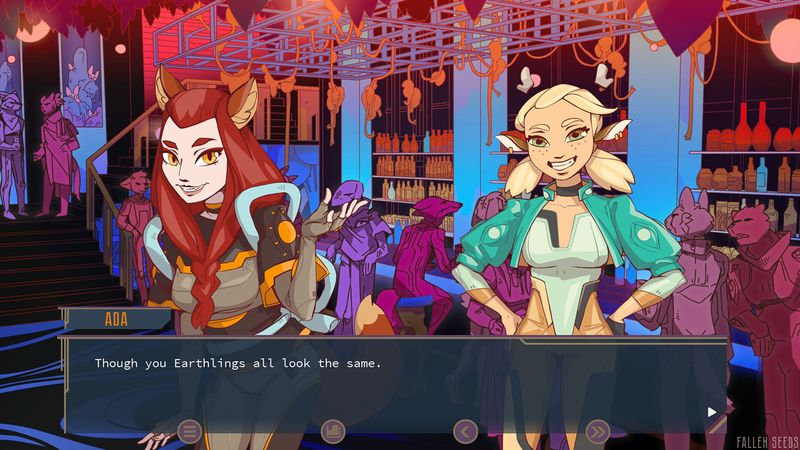
Task: Open the hamburger menu button
Action: (189, 431)
